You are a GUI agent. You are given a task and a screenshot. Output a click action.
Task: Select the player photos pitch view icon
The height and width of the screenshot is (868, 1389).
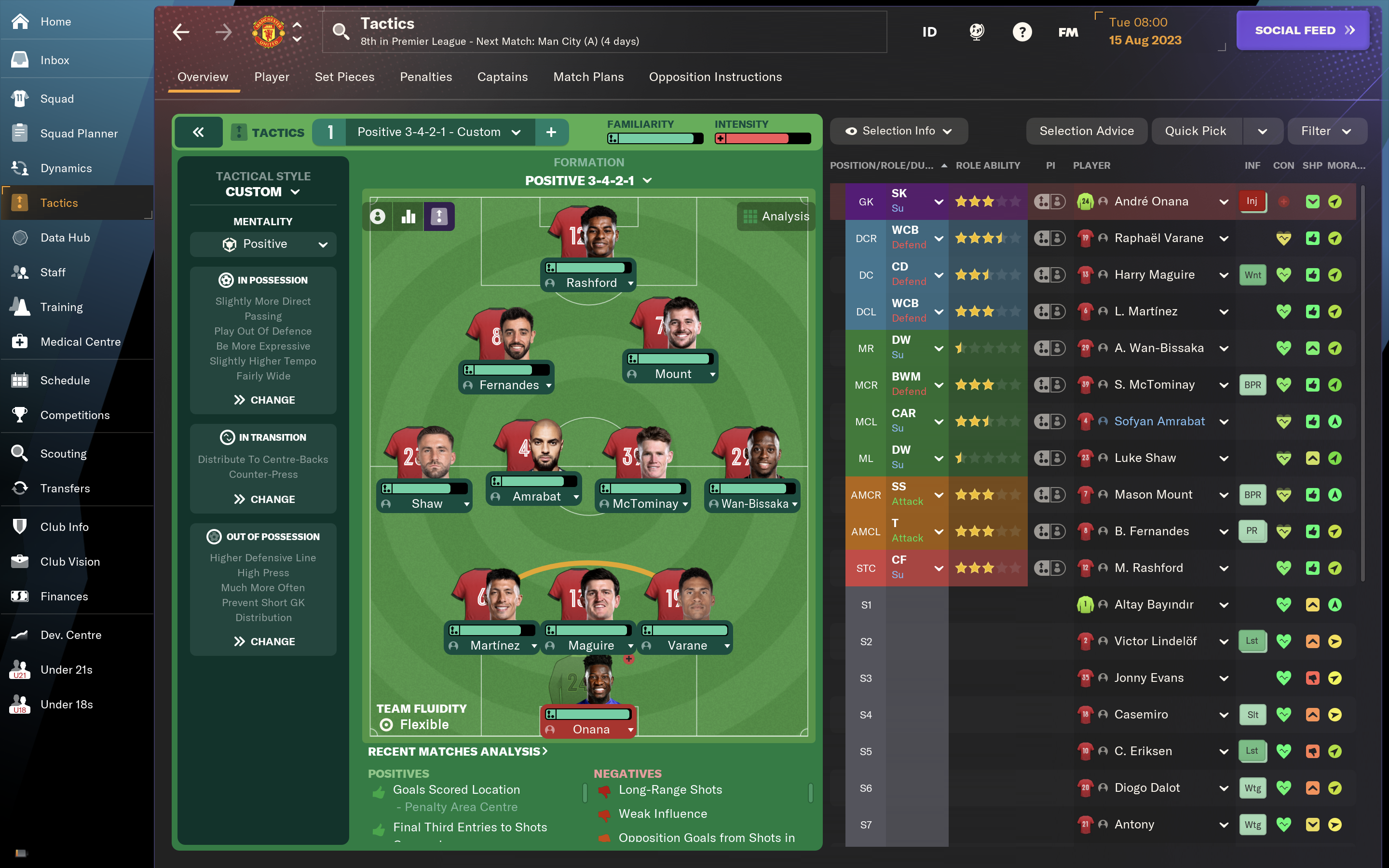point(378,217)
